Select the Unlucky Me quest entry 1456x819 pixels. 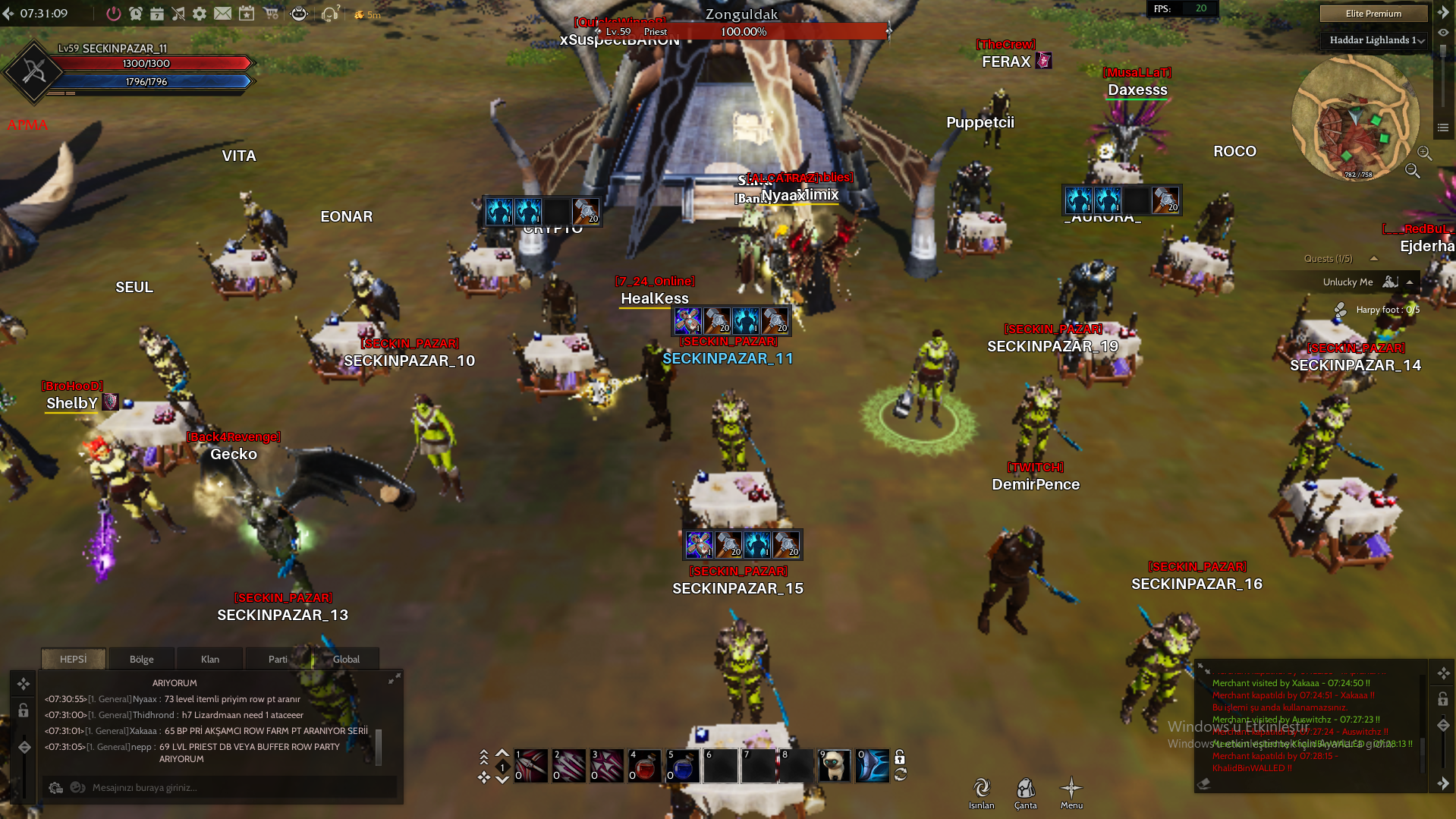pyautogui.click(x=1348, y=282)
